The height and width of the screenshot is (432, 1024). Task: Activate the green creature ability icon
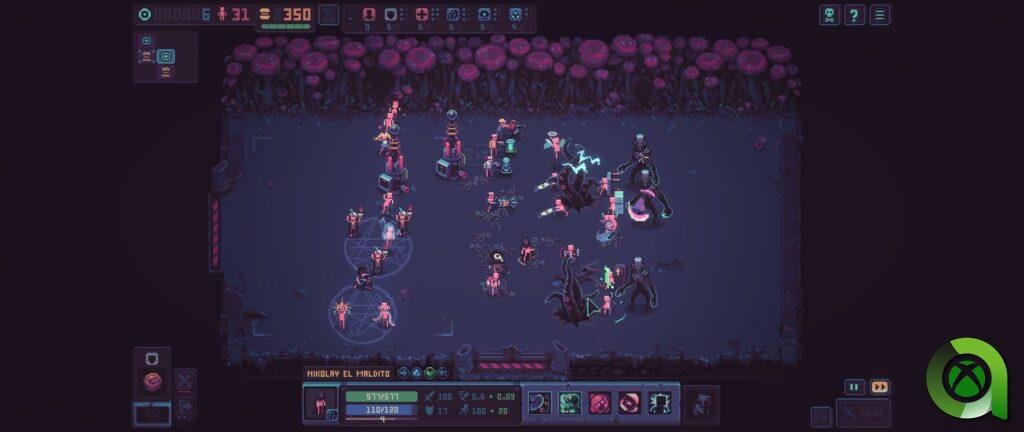tap(571, 403)
